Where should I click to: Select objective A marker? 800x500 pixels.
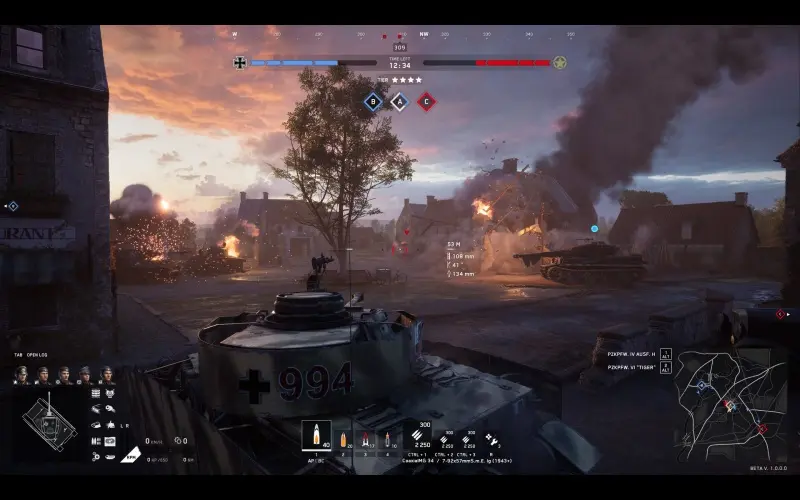[399, 101]
